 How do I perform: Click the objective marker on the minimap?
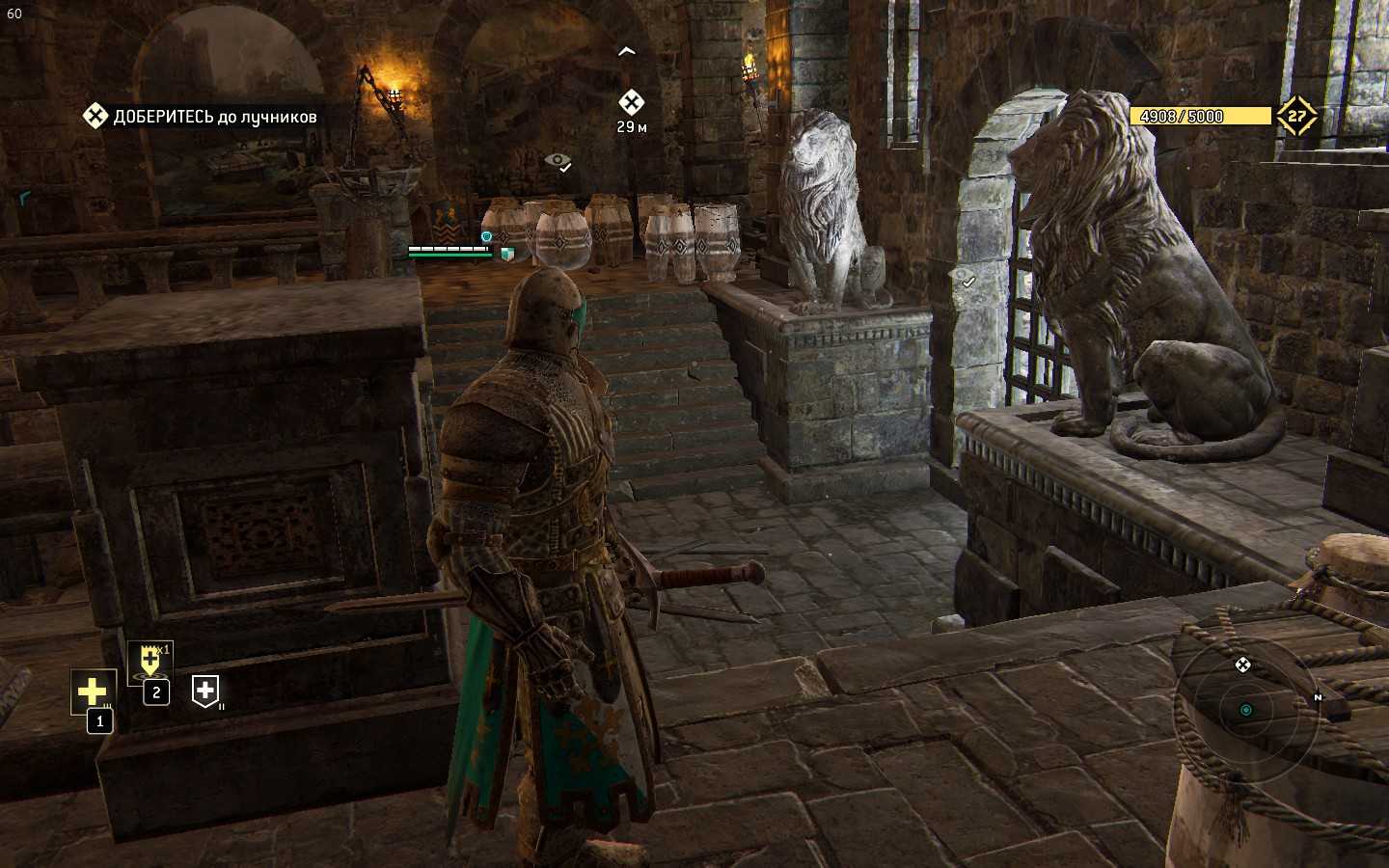click(1242, 665)
